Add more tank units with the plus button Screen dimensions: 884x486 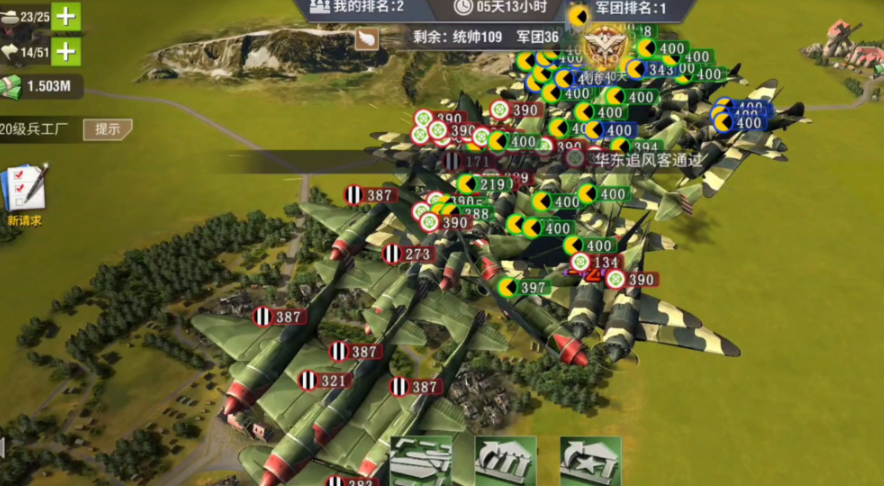(x=66, y=16)
